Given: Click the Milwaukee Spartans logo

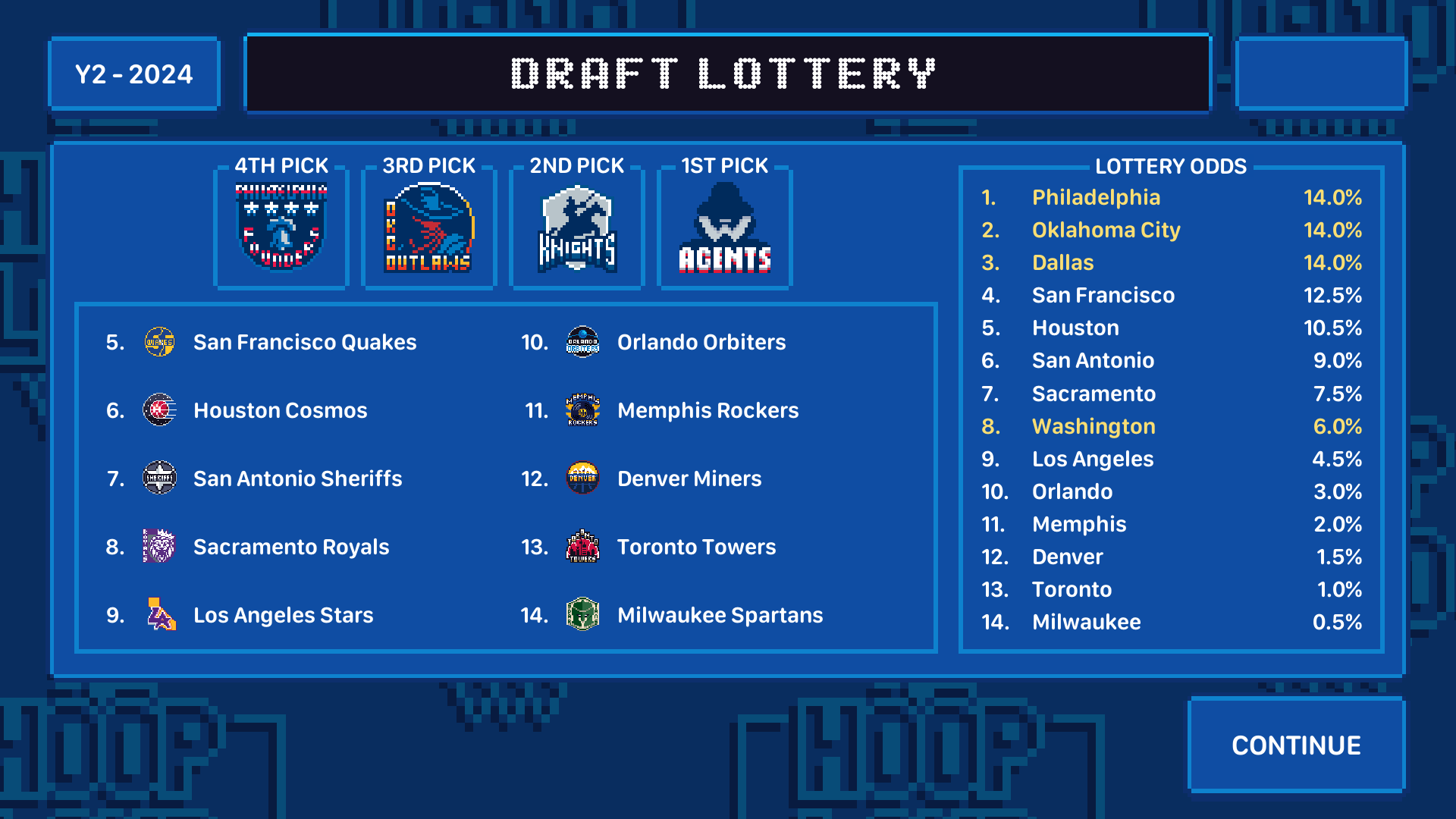Looking at the screenshot, I should click(x=584, y=615).
